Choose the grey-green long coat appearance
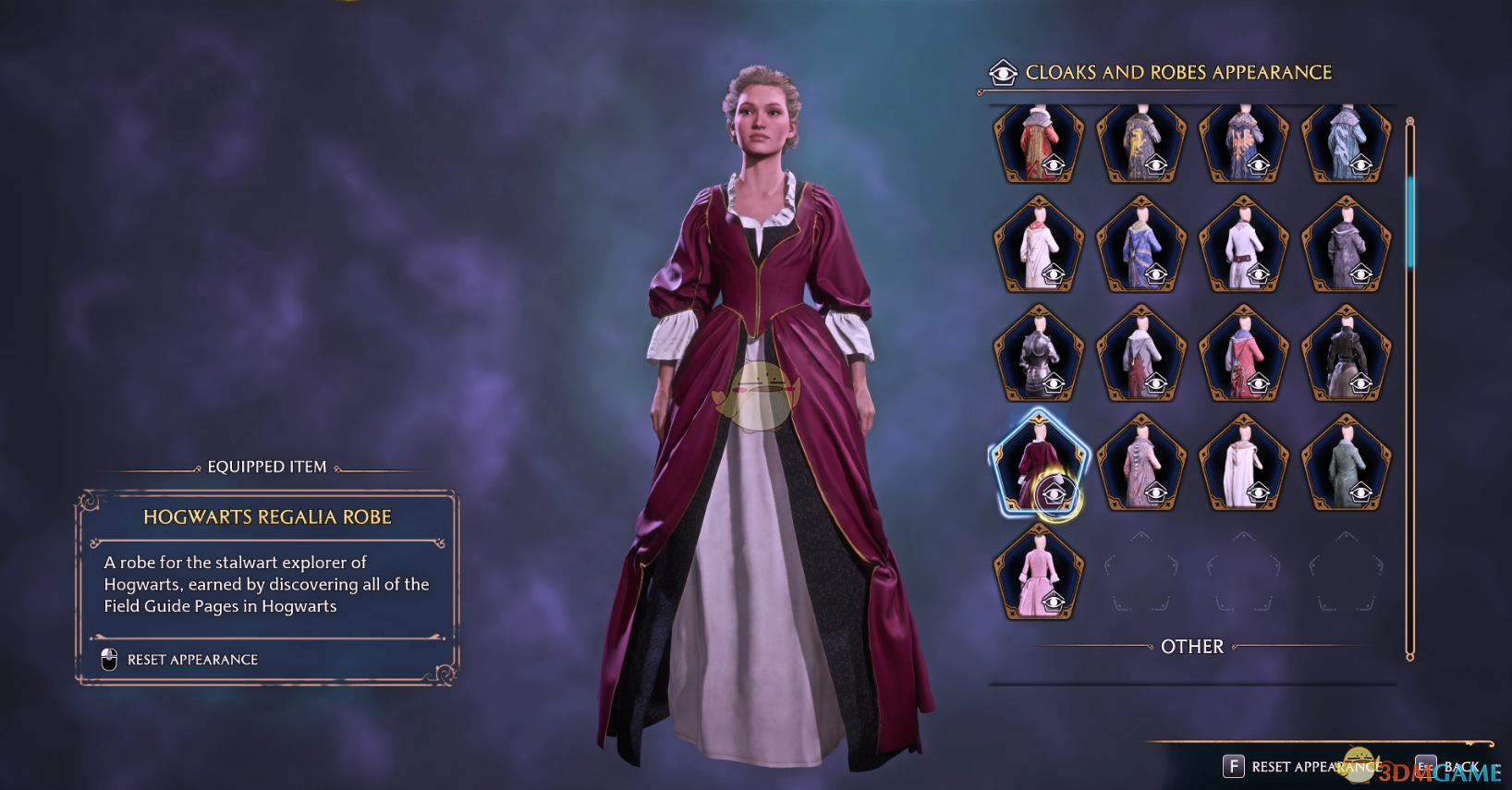This screenshot has width=1512, height=790. click(x=1347, y=464)
